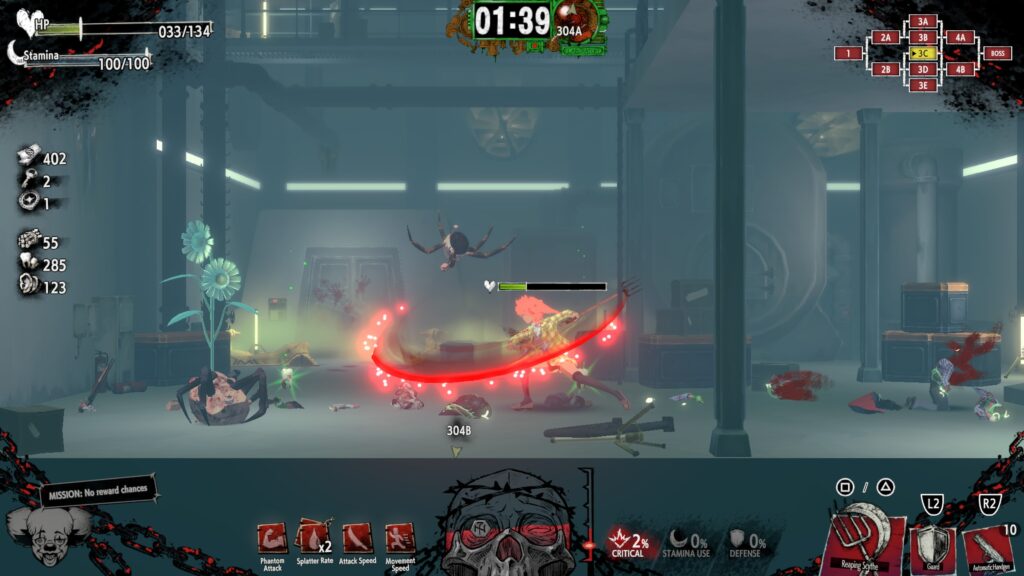Viewport: 1024px width, 576px height.
Task: Select stage node 3A on the map
Action: pyautogui.click(x=923, y=21)
